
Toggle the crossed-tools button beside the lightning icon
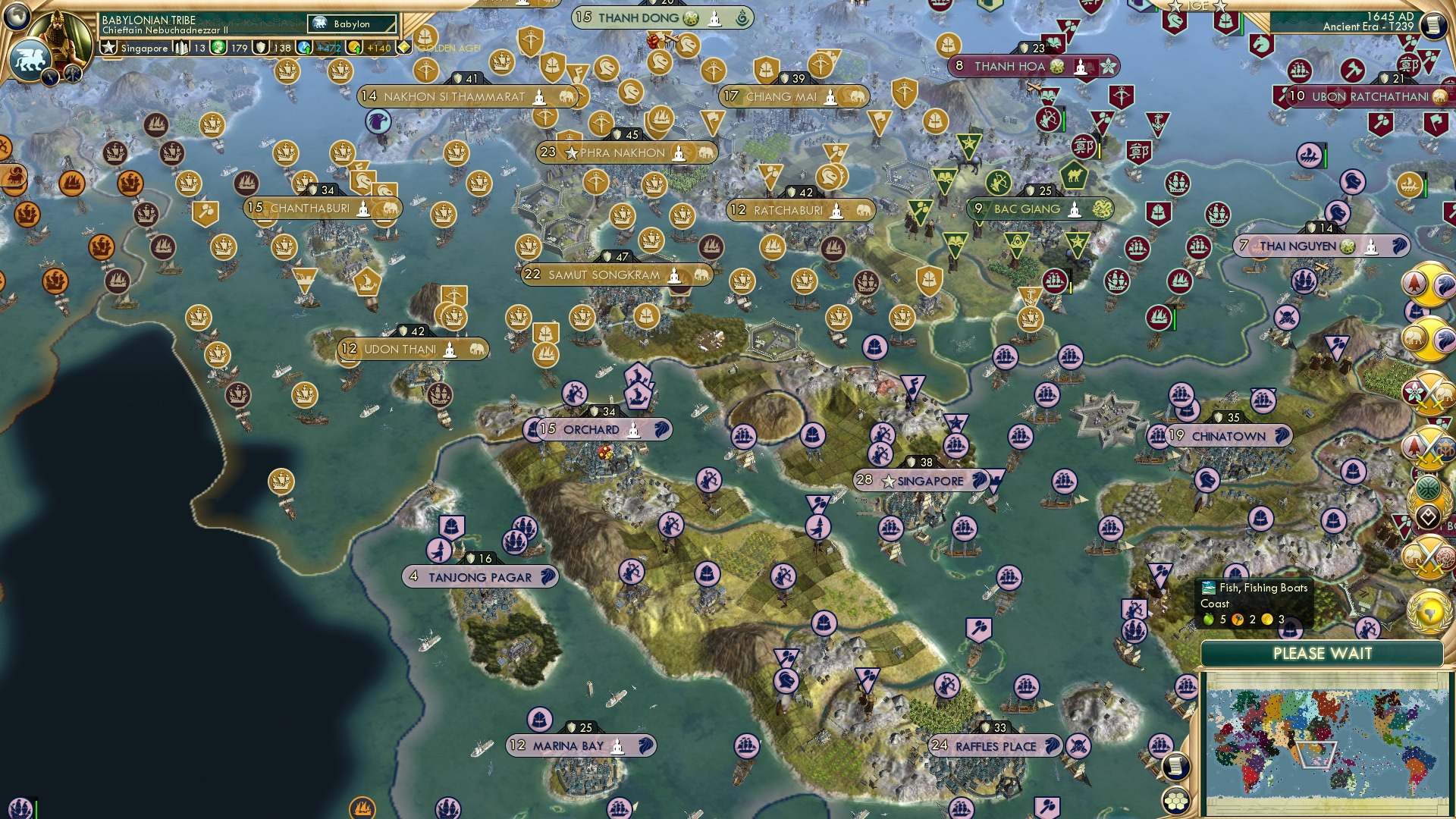(71, 76)
